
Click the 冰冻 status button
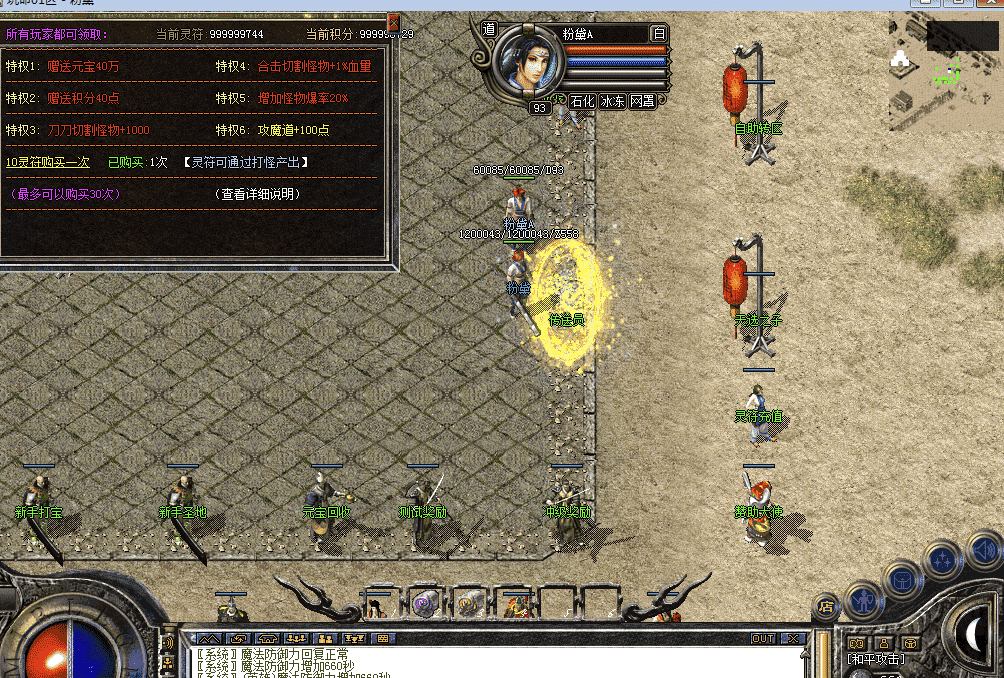(x=612, y=101)
